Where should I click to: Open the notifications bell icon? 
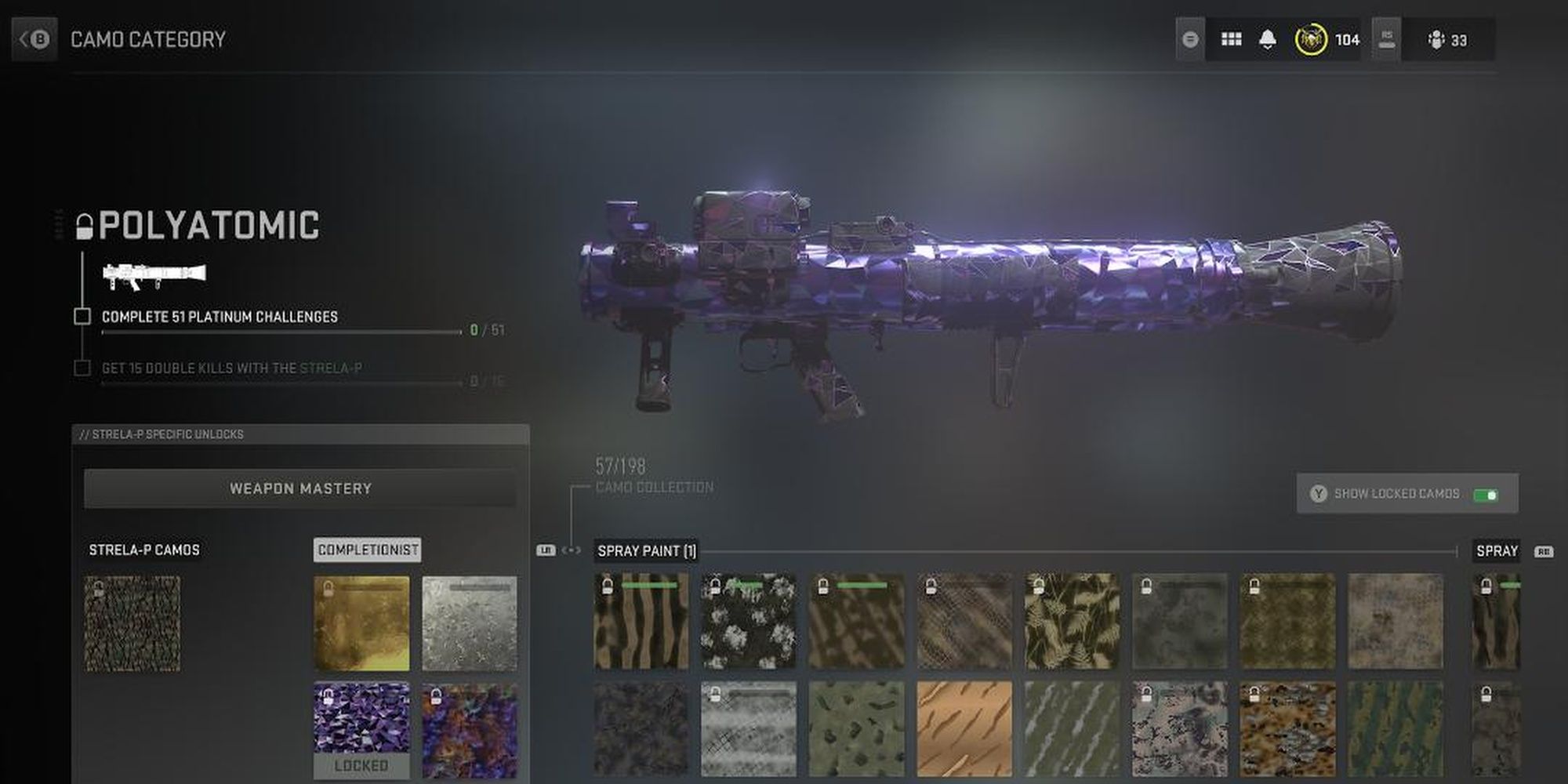[1268, 38]
